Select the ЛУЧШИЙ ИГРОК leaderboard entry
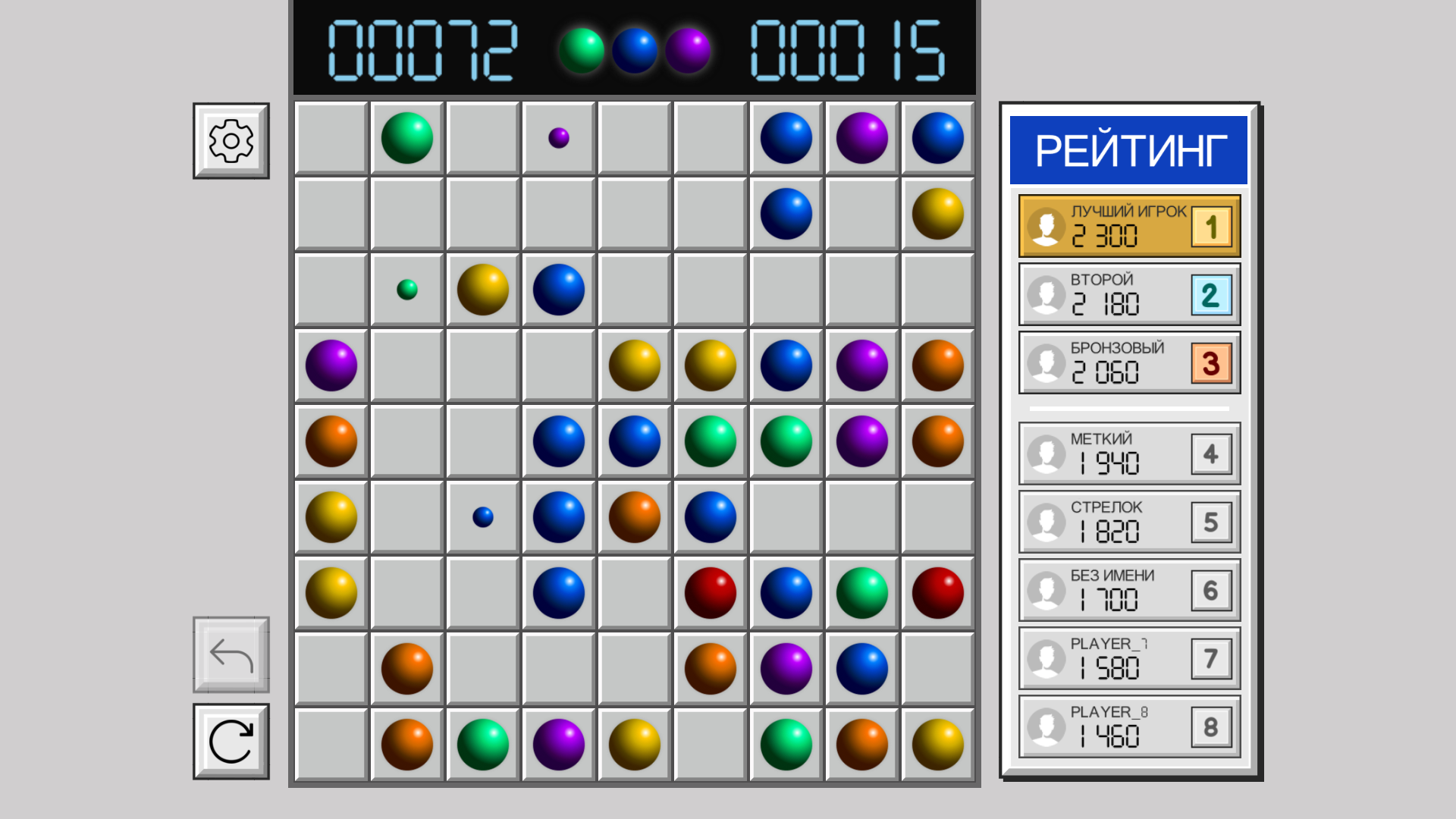 pos(1128,226)
